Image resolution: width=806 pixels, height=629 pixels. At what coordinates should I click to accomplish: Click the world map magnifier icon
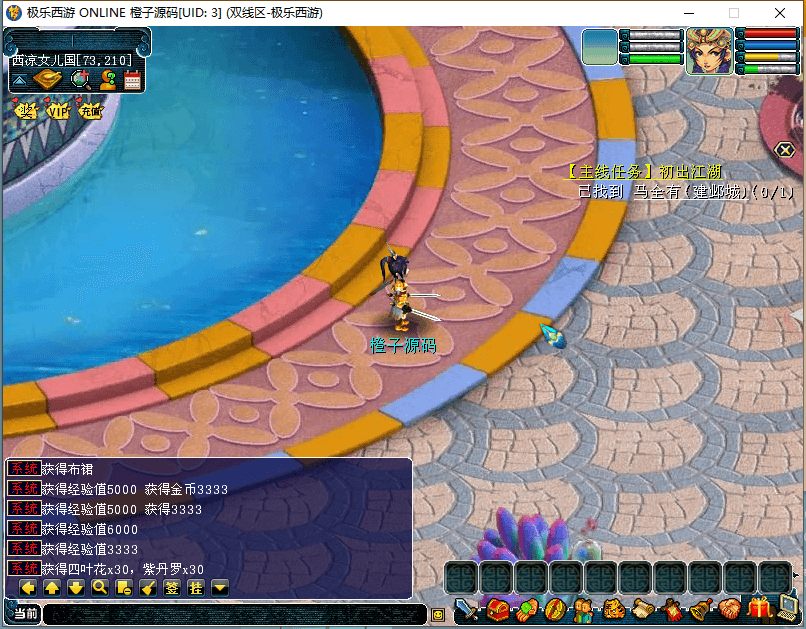[79, 80]
